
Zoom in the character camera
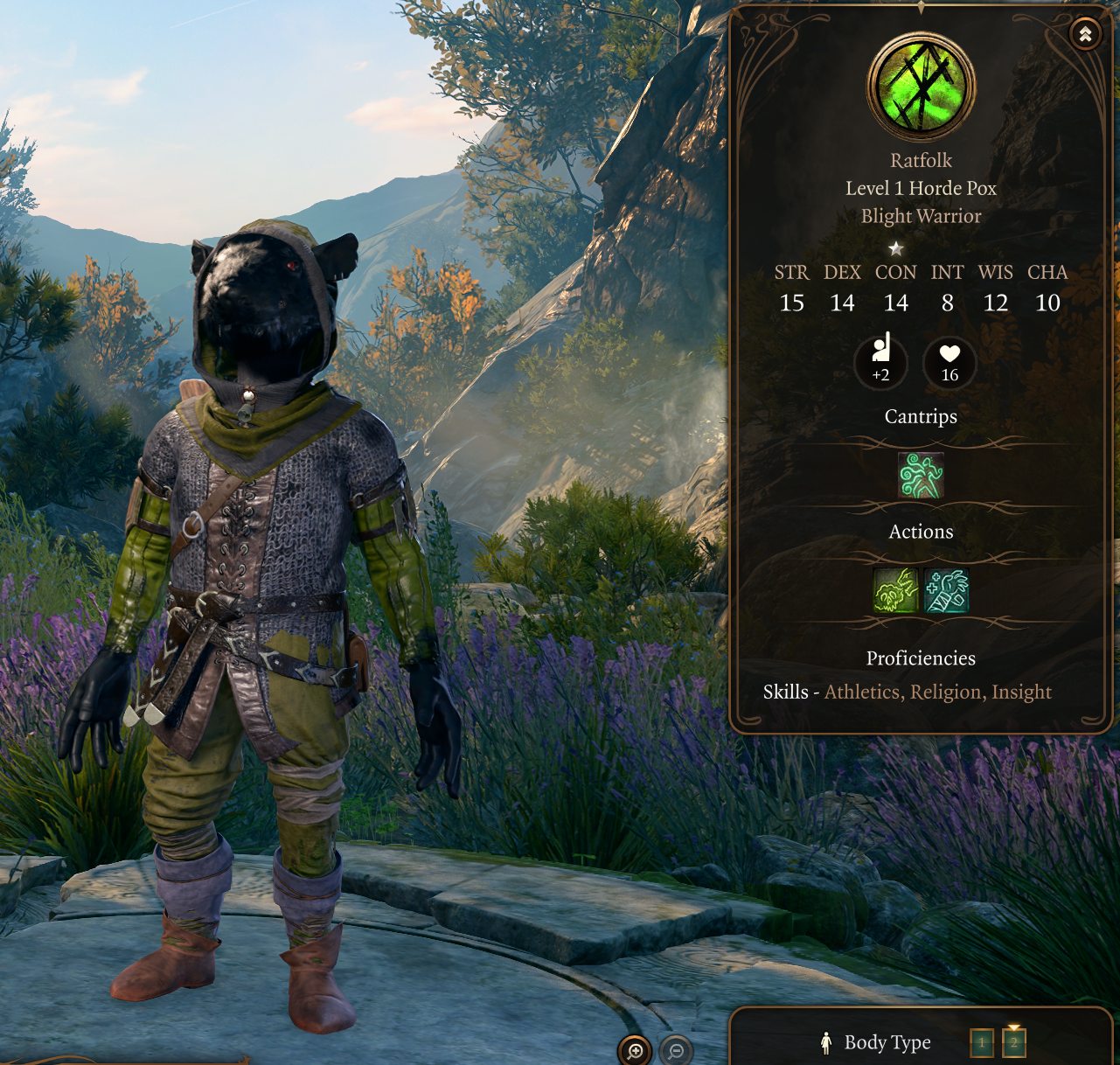(x=635, y=1050)
